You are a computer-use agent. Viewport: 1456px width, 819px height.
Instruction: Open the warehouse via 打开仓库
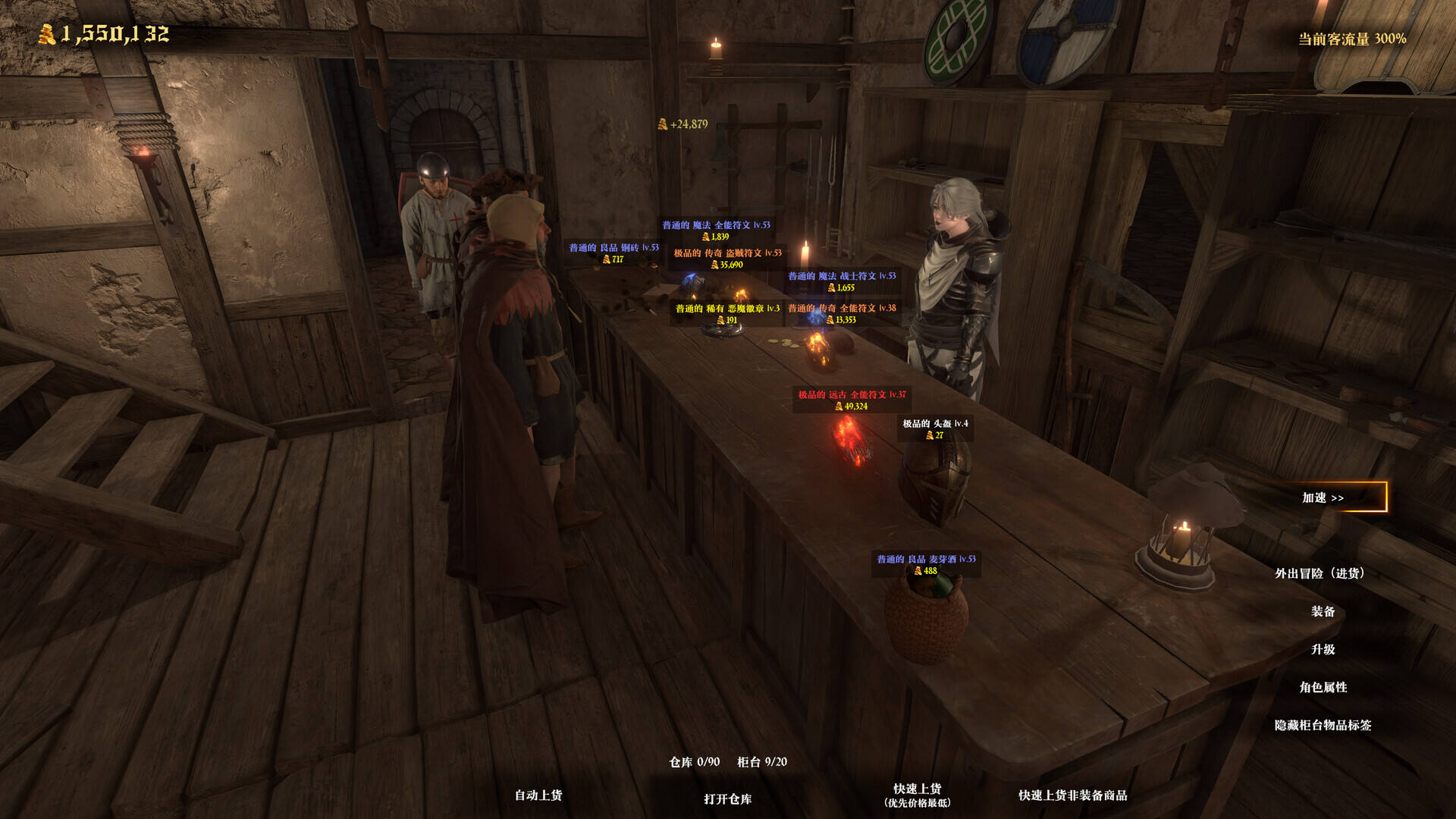coord(727,799)
